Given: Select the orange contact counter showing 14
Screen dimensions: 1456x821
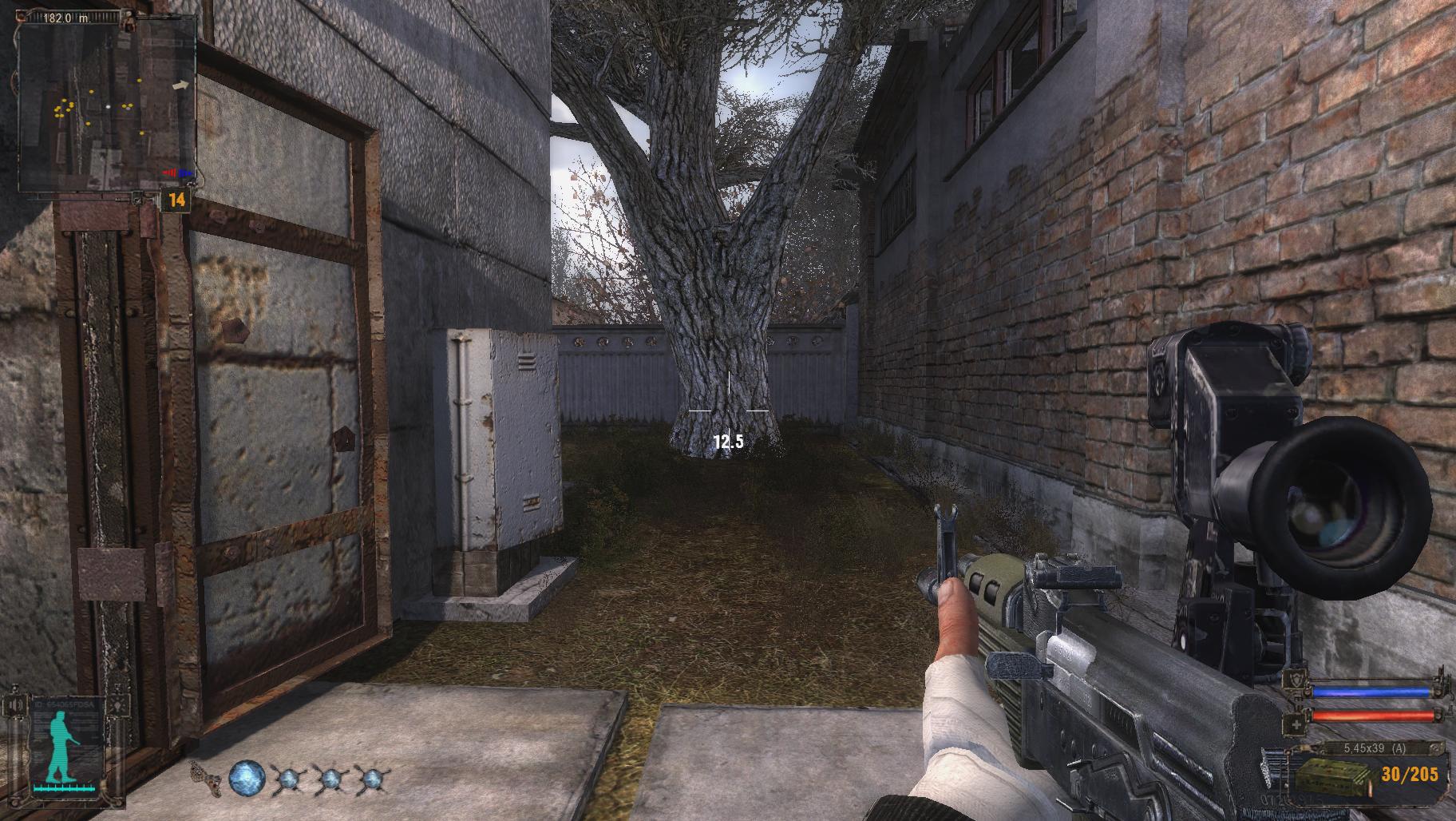Looking at the screenshot, I should (x=176, y=200).
